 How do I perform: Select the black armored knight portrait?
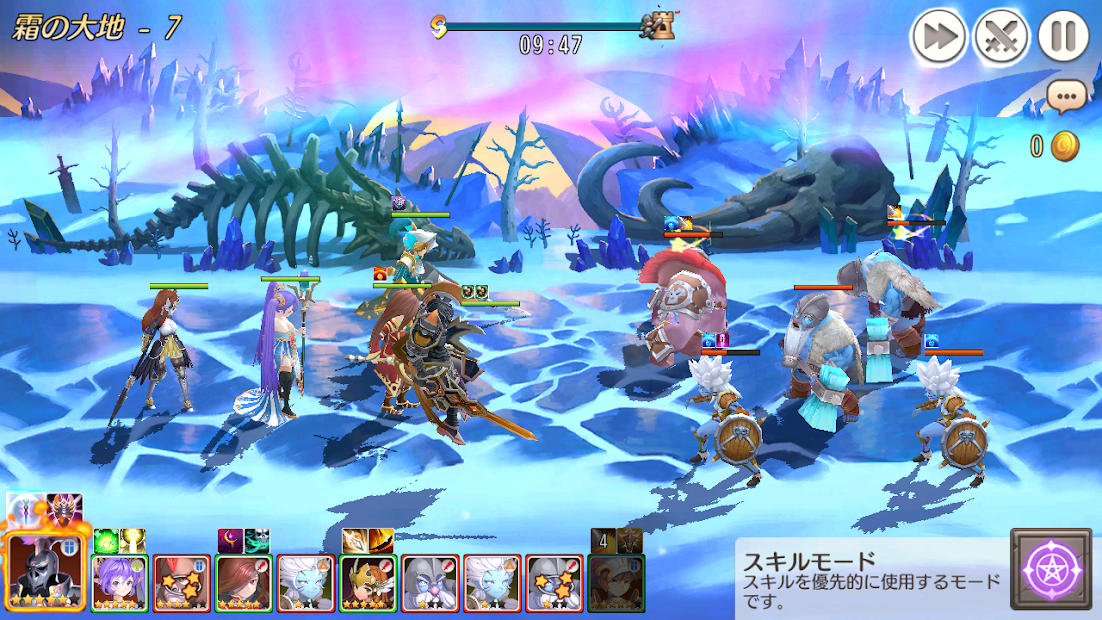point(42,575)
